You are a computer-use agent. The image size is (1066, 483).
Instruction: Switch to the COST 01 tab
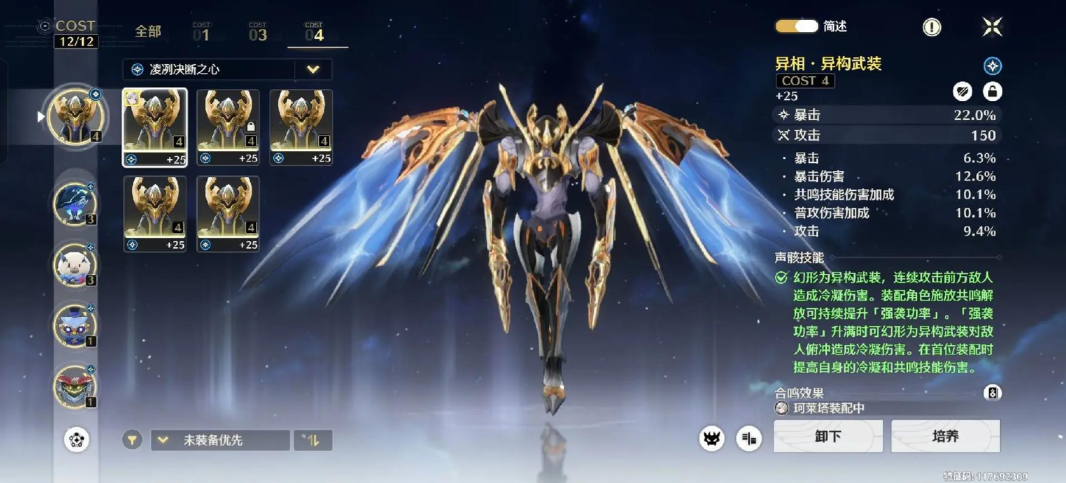coord(201,32)
